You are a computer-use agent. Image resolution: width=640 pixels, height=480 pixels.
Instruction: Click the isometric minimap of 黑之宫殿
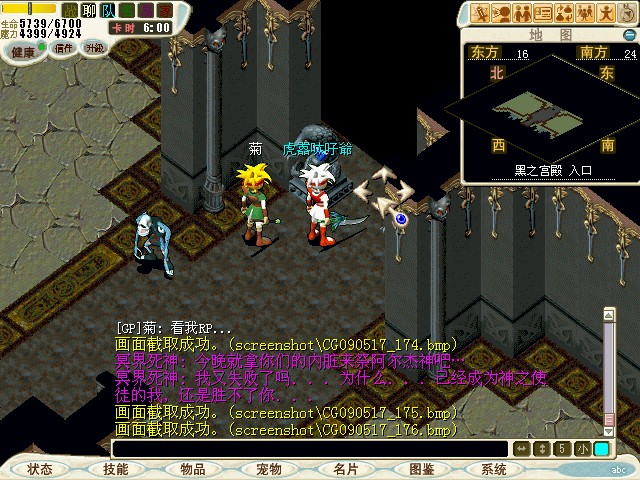[547, 112]
